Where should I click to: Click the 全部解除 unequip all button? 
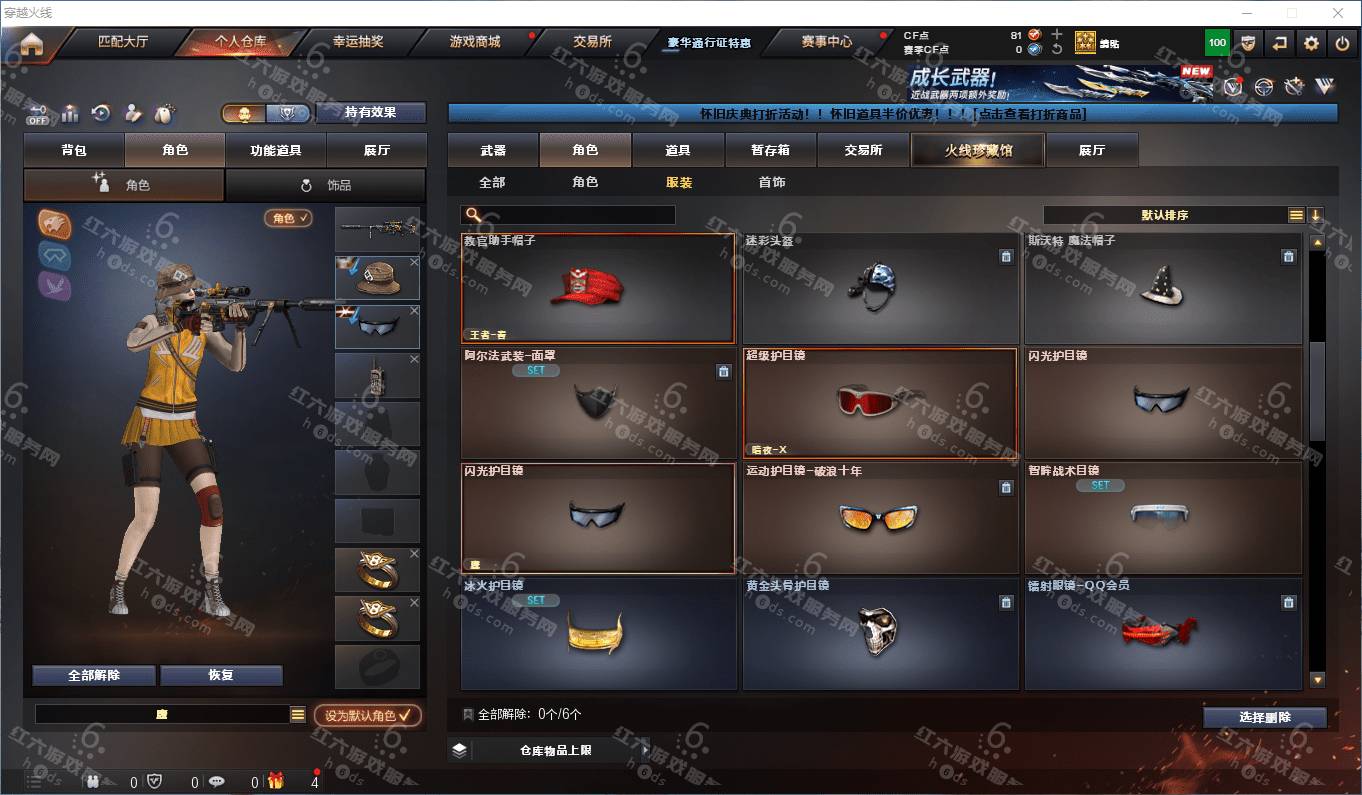[94, 675]
